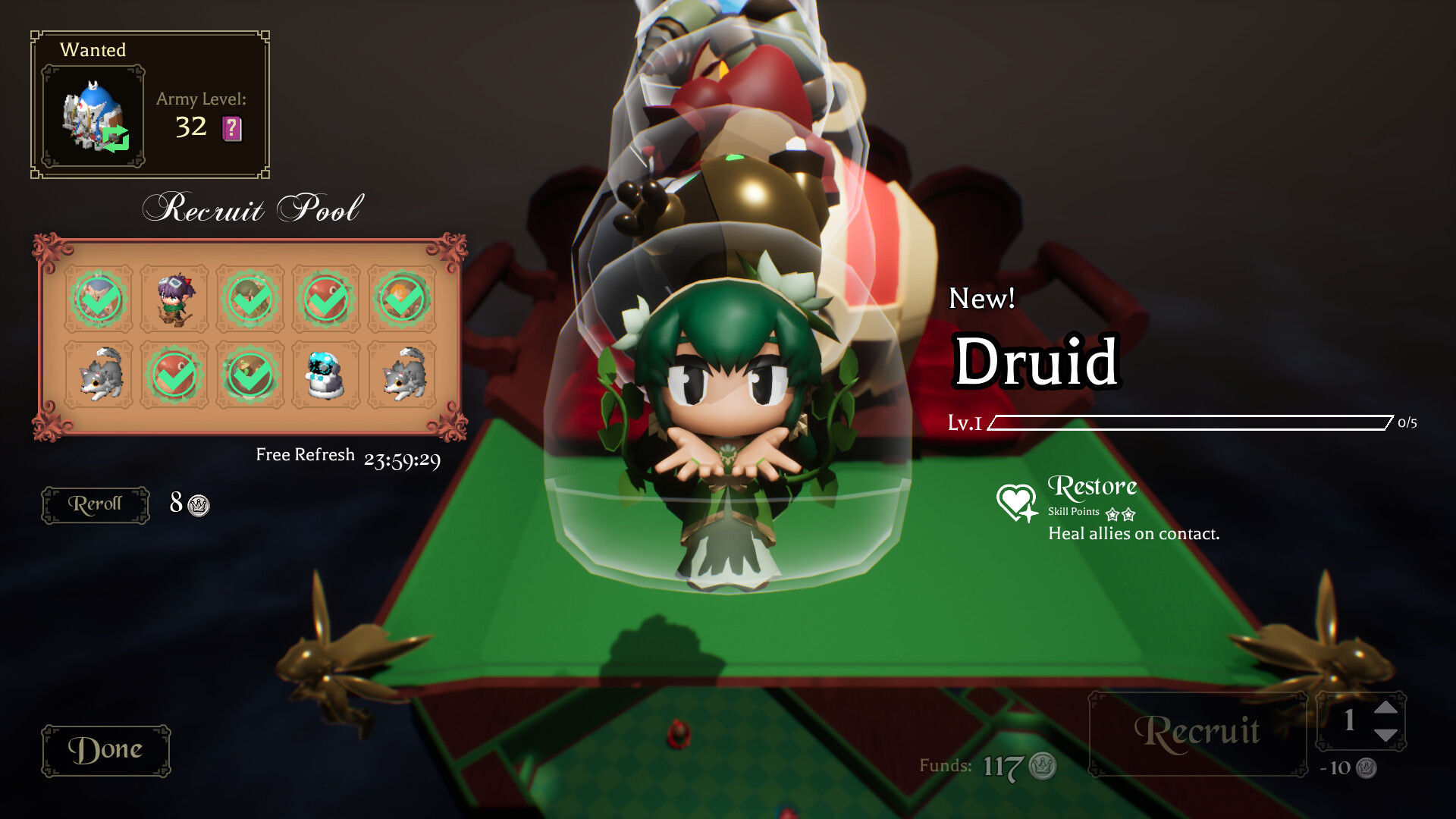
Task: Toggle the orange-haired recruit's green checkmark
Action: 403,299
